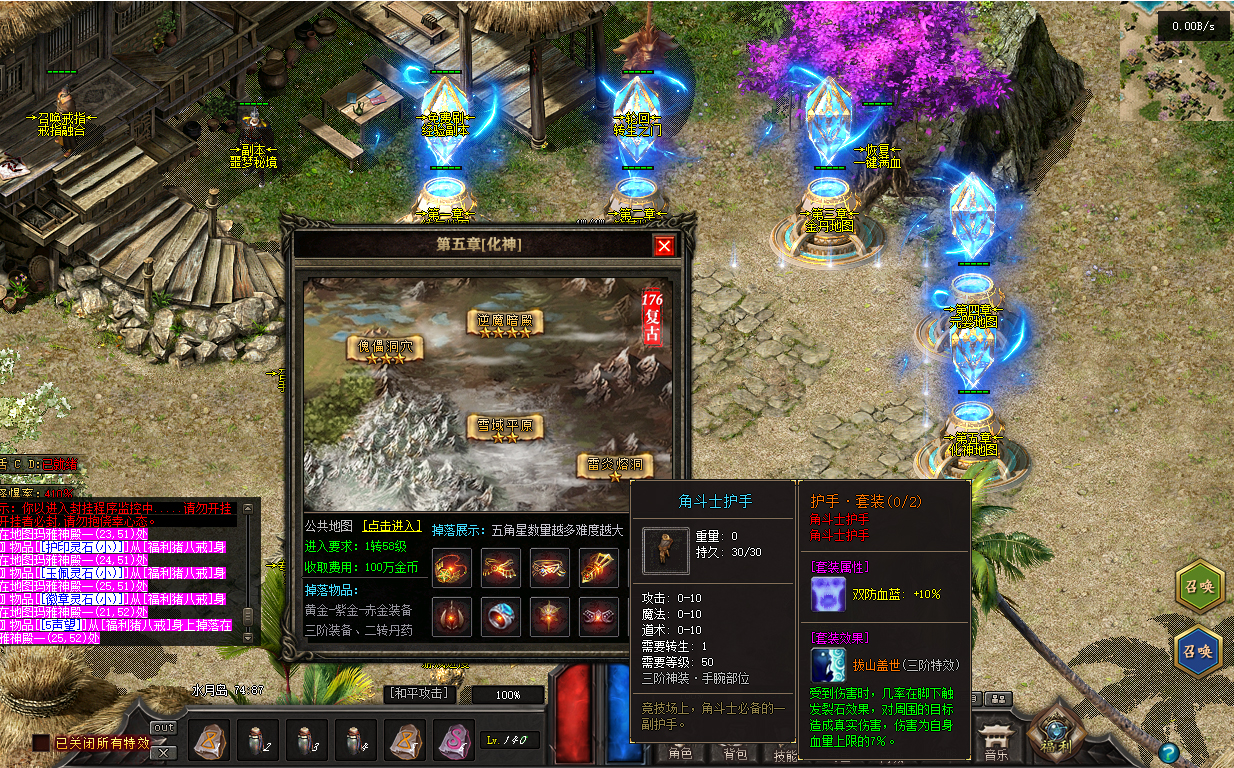Toggle the 已关闭所有特效 effects checkbox
1234x768 pixels.
point(40,743)
